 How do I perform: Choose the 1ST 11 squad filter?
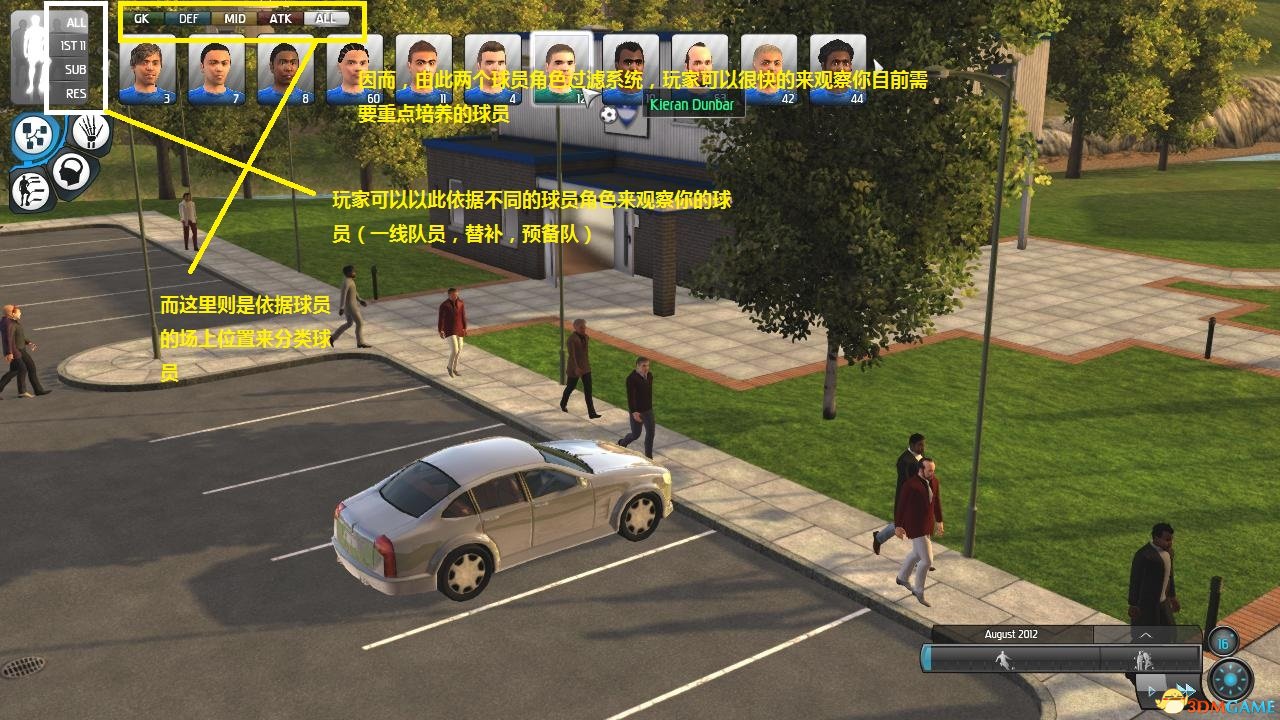tap(73, 45)
